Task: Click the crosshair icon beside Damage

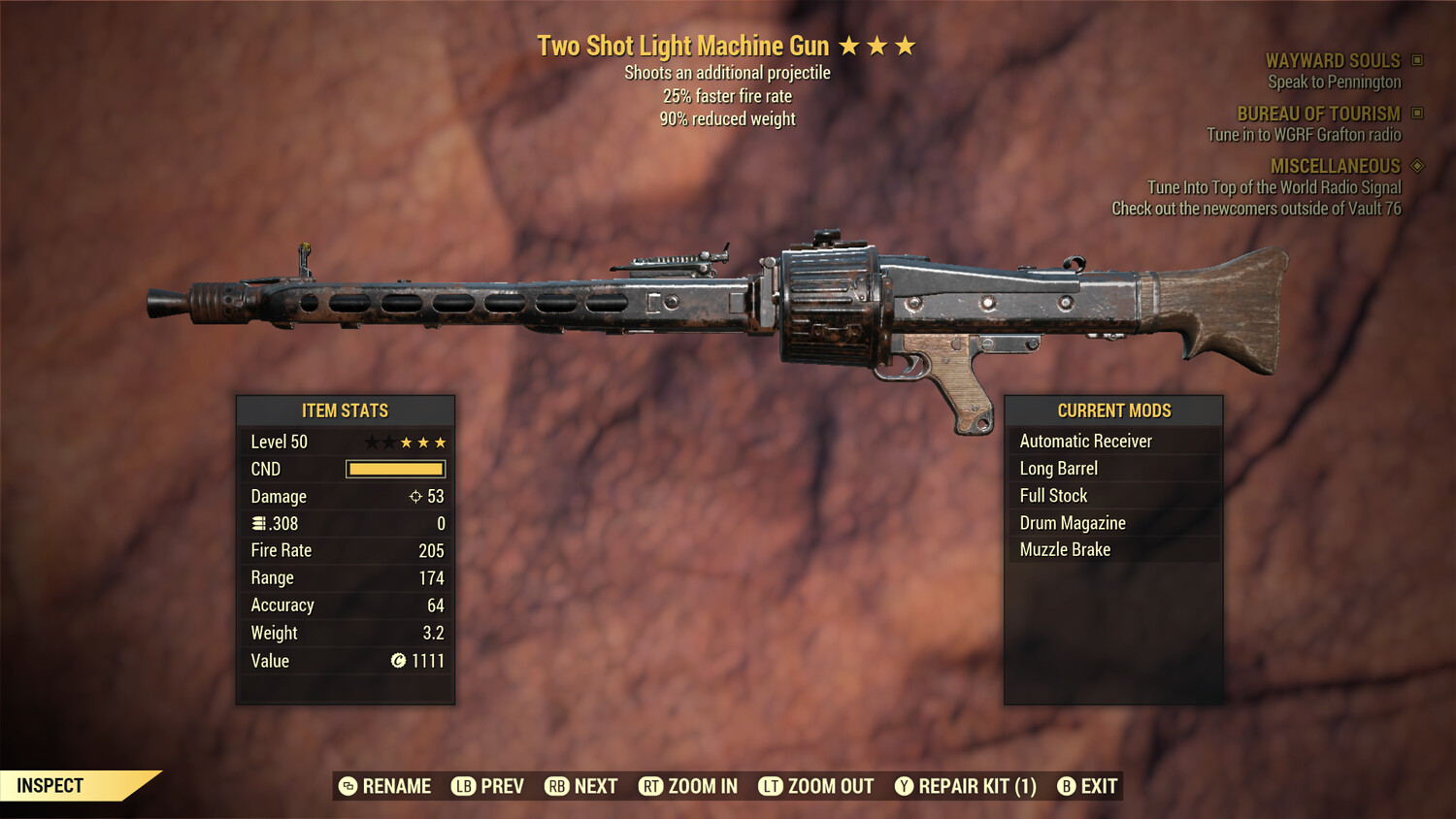Action: pyautogui.click(x=414, y=496)
